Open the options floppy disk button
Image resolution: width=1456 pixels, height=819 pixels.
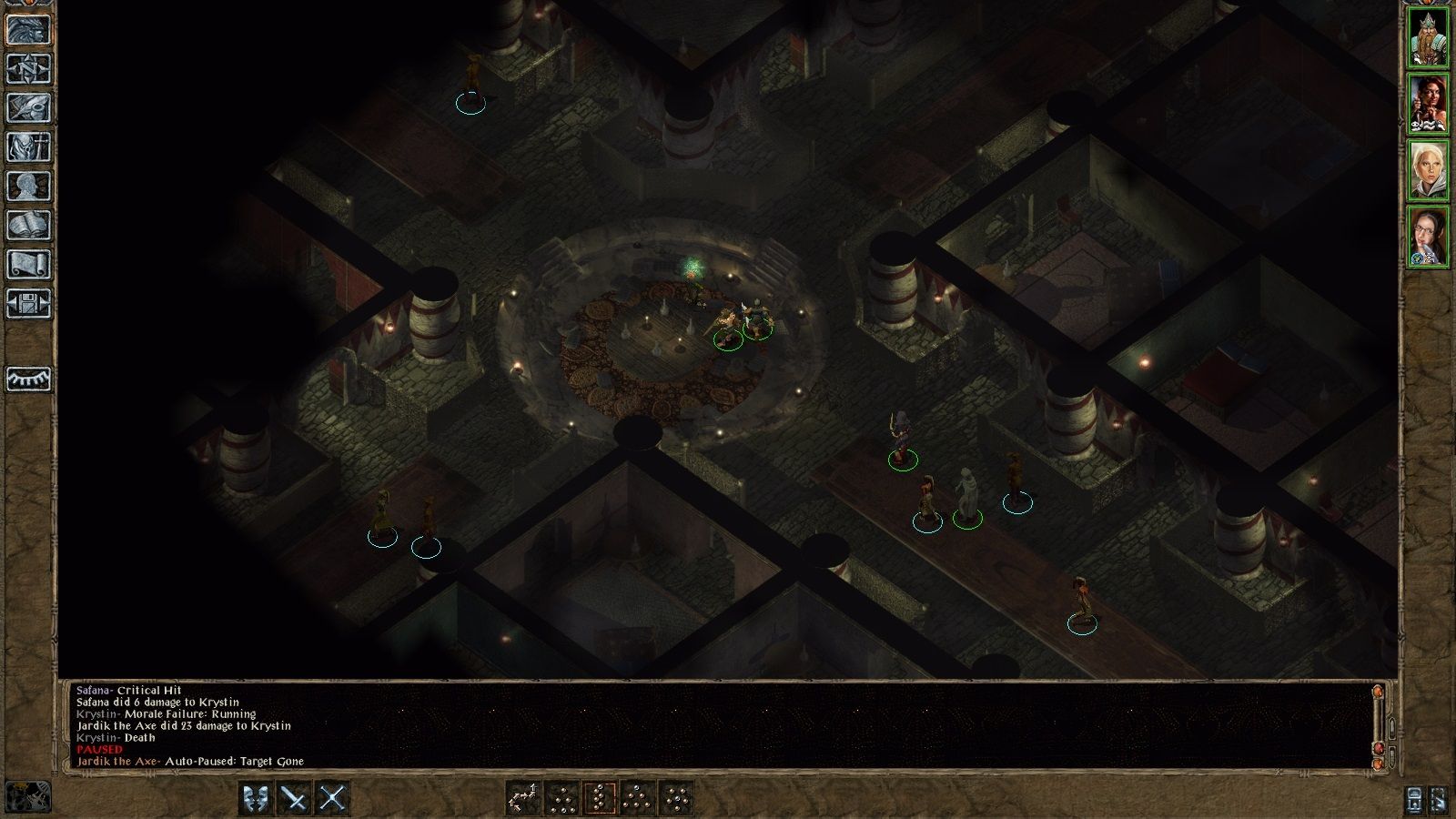(29, 304)
